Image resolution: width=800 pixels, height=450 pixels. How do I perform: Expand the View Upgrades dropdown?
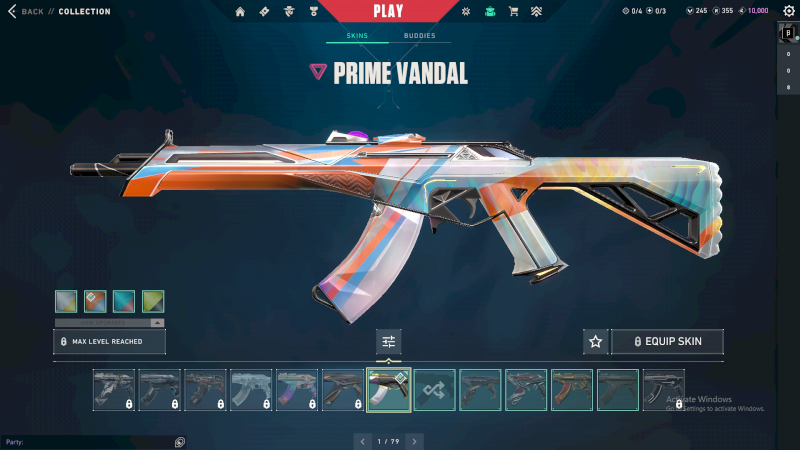click(x=109, y=322)
